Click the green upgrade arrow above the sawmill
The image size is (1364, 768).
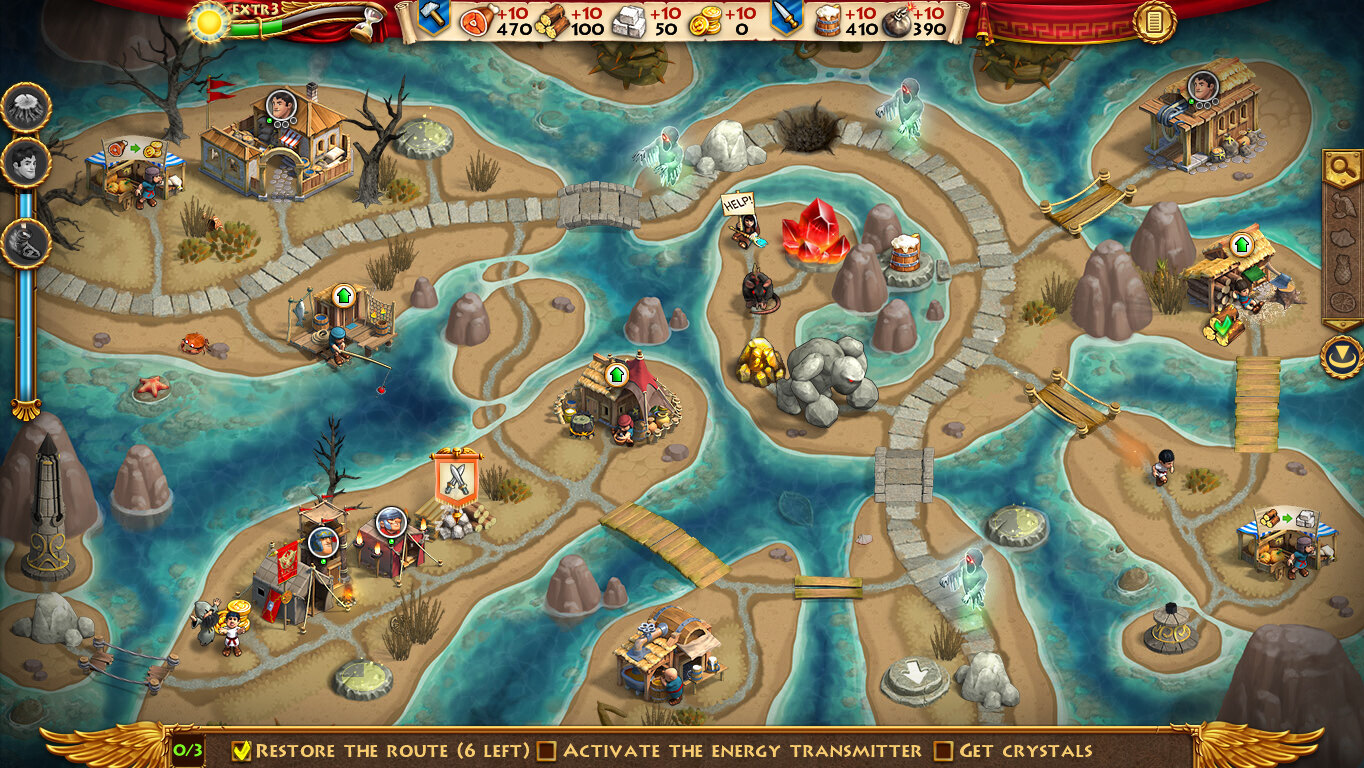coord(1242,244)
